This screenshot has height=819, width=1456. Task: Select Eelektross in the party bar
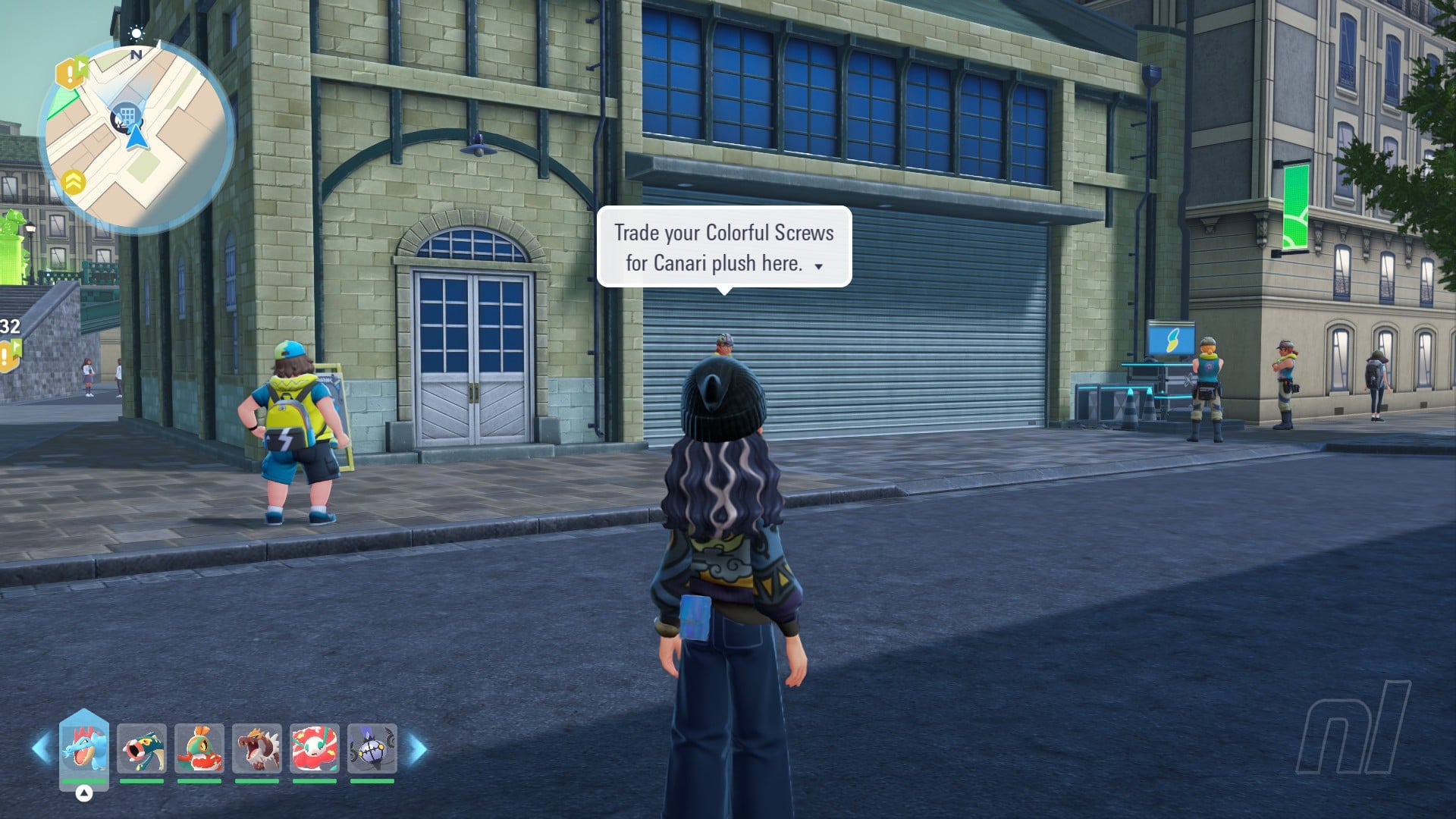pos(142,748)
